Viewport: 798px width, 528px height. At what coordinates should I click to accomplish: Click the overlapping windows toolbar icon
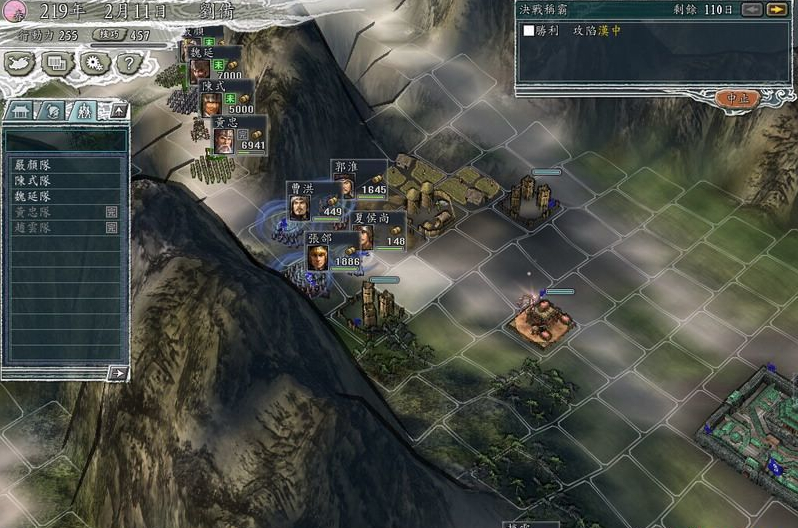57,63
